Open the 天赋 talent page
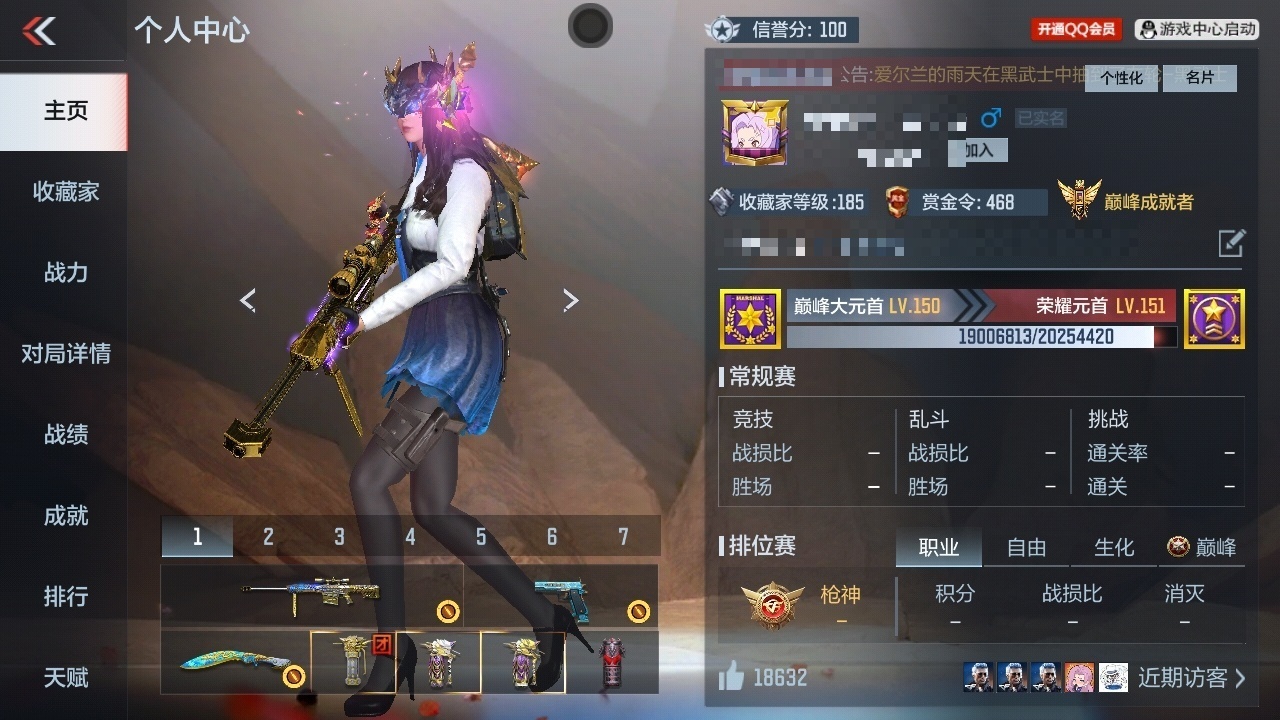This screenshot has height=720, width=1280. [65, 678]
